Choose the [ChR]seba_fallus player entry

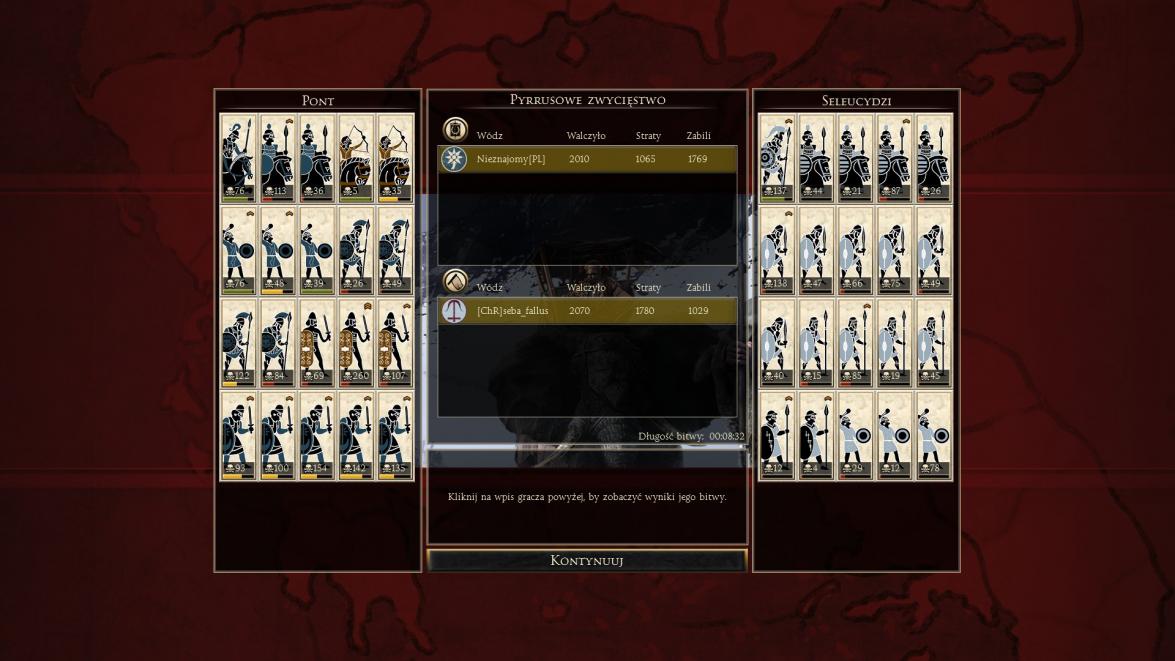coord(587,311)
